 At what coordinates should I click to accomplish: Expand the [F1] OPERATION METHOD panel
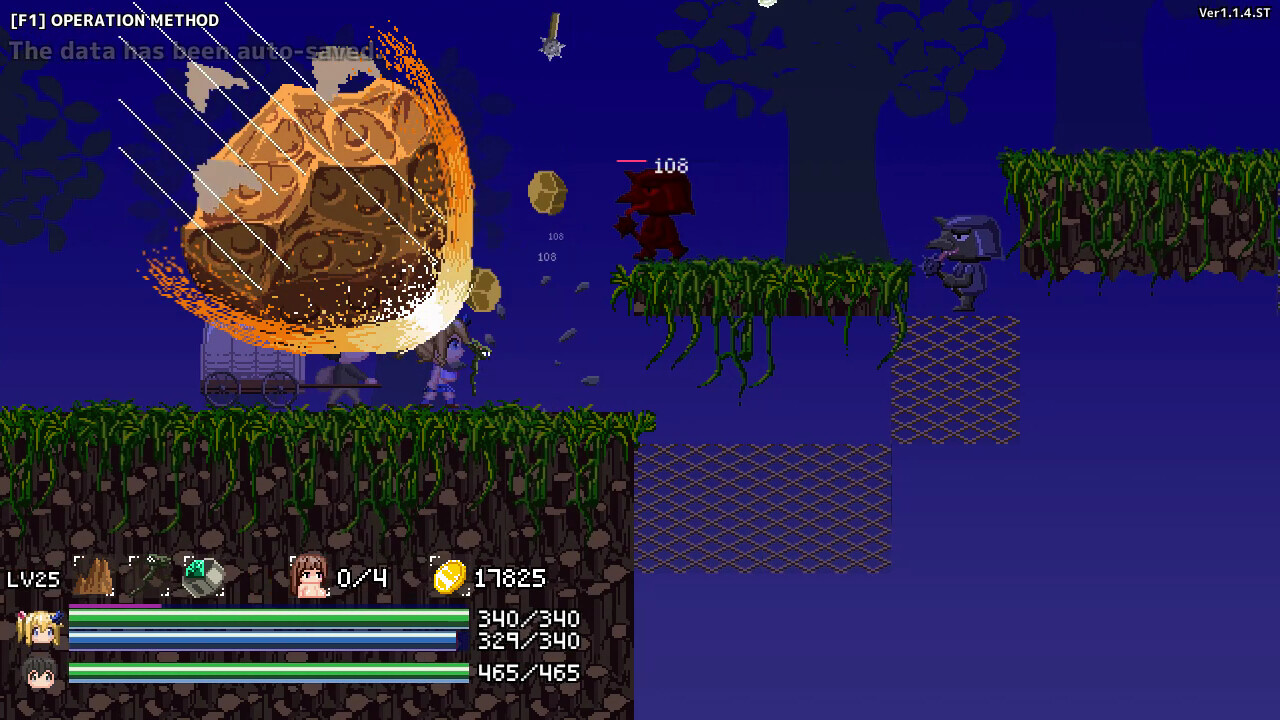click(115, 19)
